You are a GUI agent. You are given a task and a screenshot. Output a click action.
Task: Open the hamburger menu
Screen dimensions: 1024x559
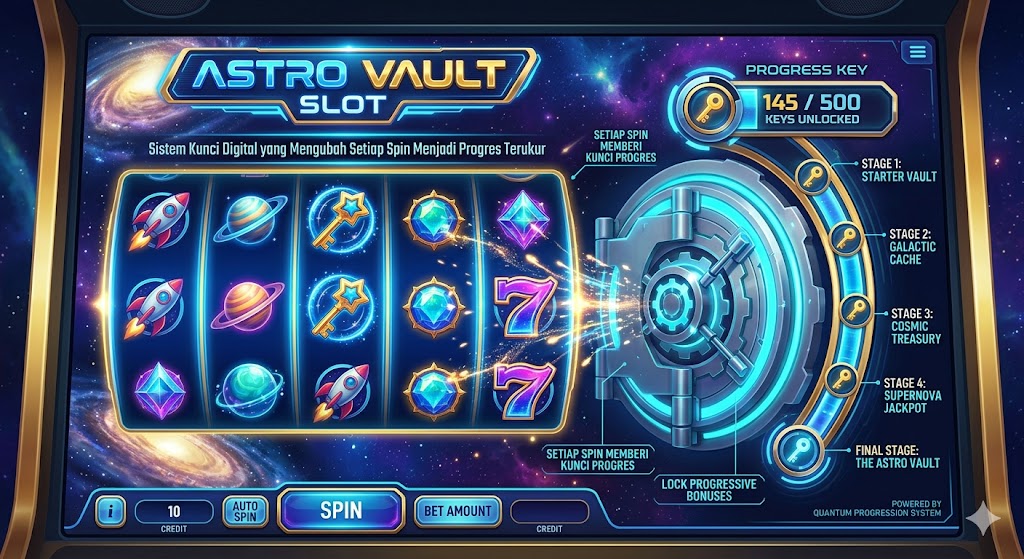tap(914, 53)
